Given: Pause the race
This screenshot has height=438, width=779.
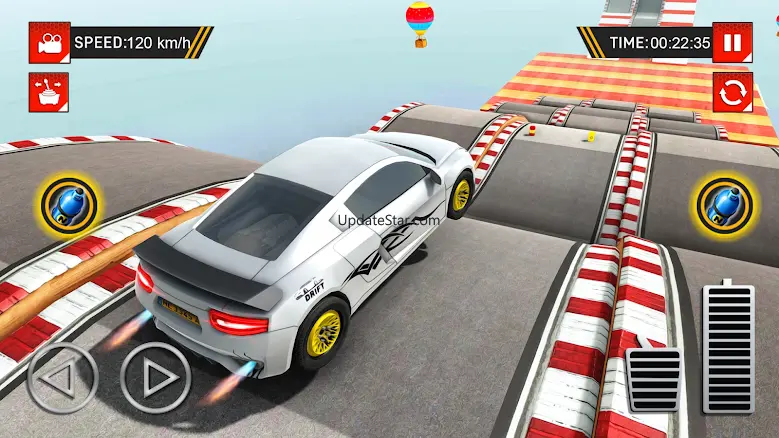Looking at the screenshot, I should [732, 43].
